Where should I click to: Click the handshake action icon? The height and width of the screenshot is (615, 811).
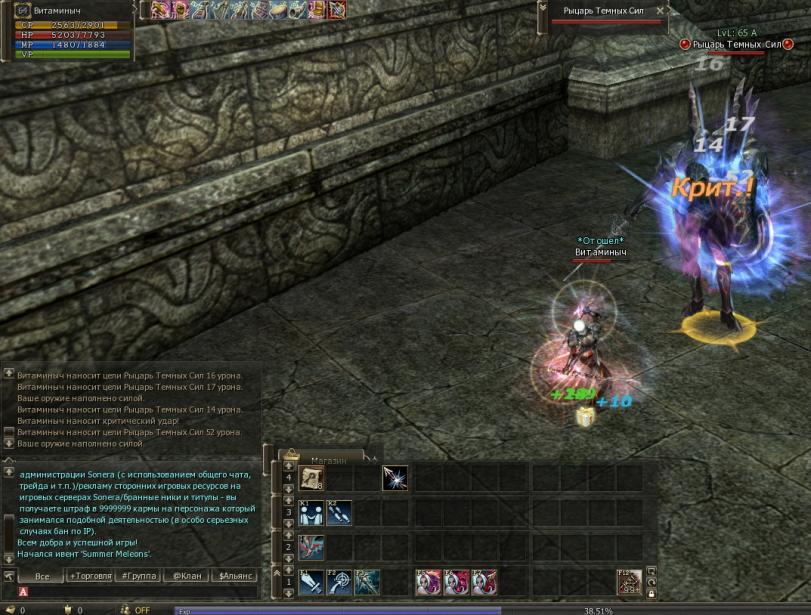311,513
